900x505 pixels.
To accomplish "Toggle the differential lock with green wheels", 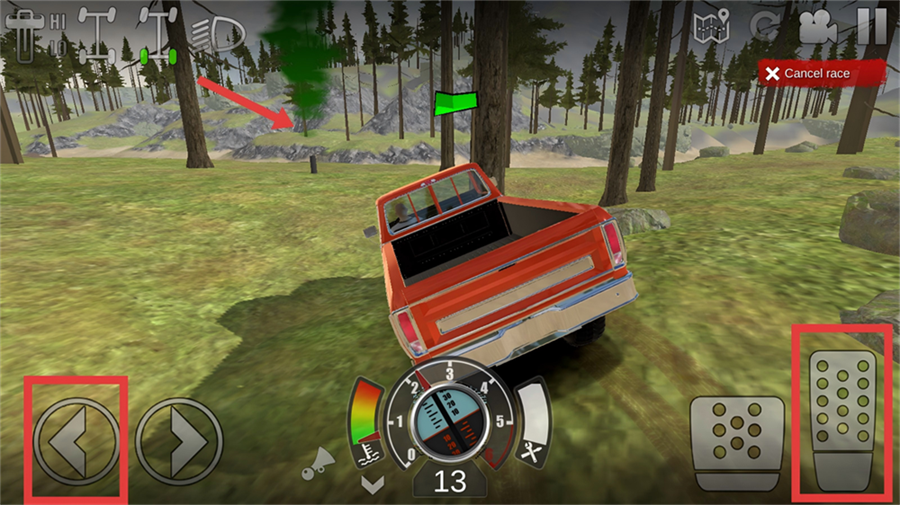I will [157, 35].
